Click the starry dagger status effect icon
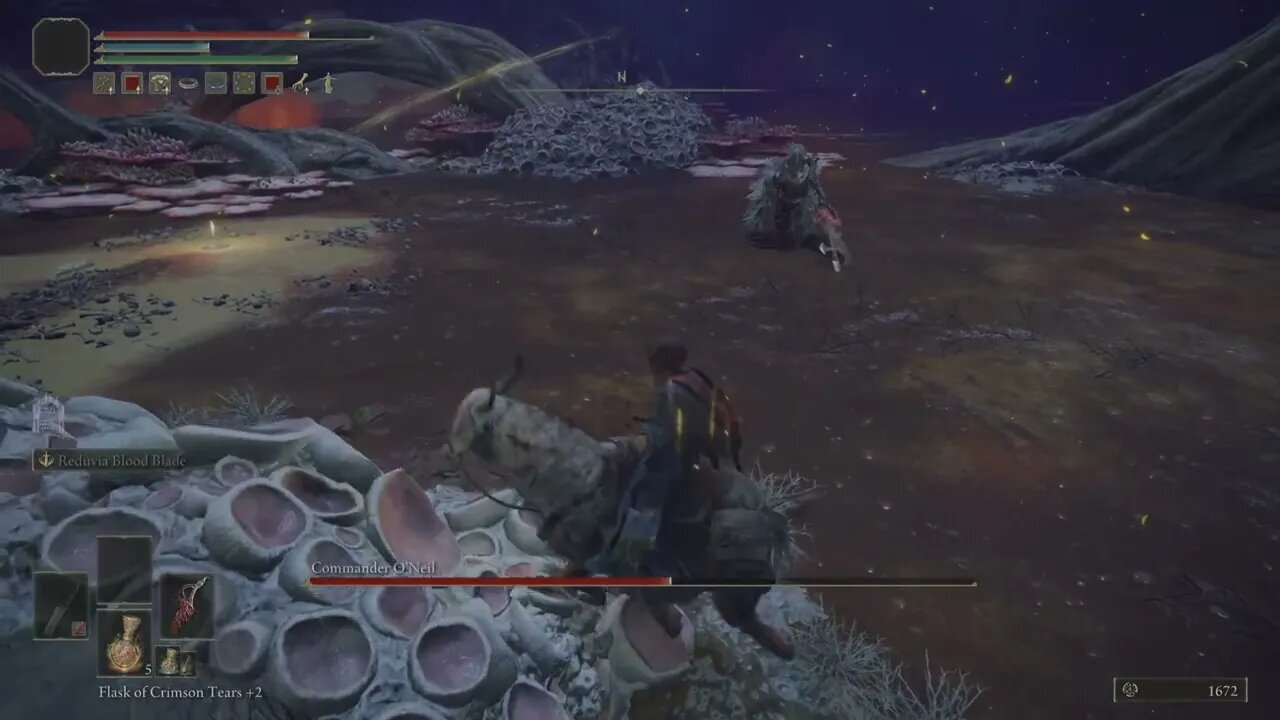 pyautogui.click(x=106, y=83)
